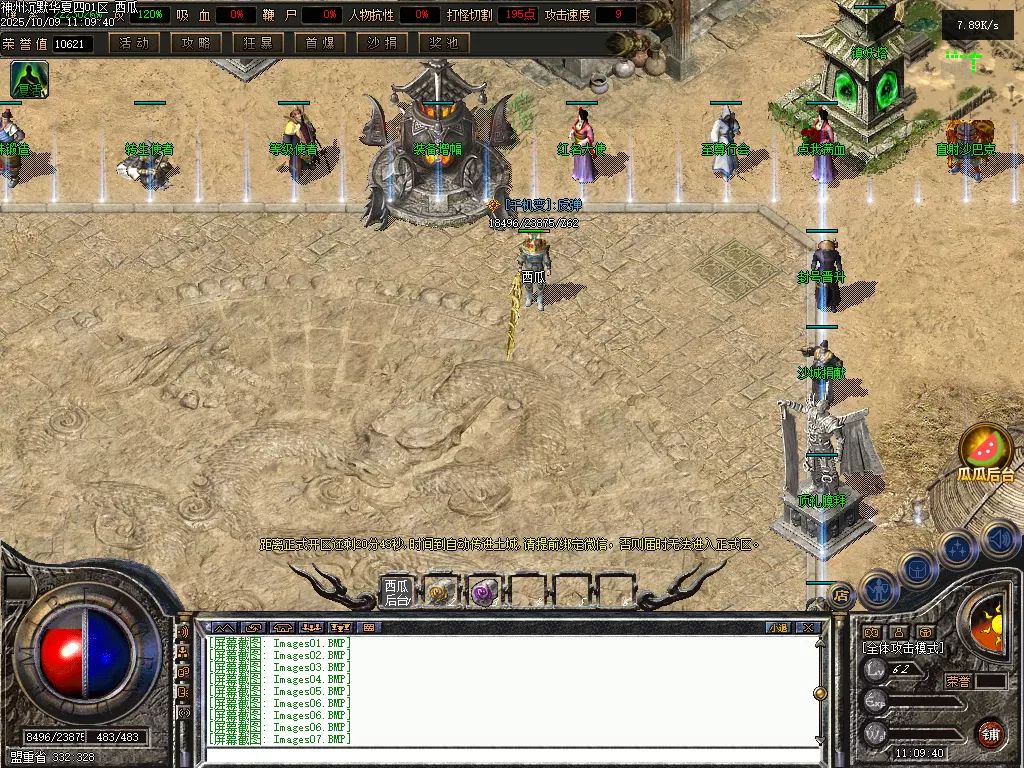The height and width of the screenshot is (768, 1024).
Task: Click the 小退 logout button
Action: (778, 628)
